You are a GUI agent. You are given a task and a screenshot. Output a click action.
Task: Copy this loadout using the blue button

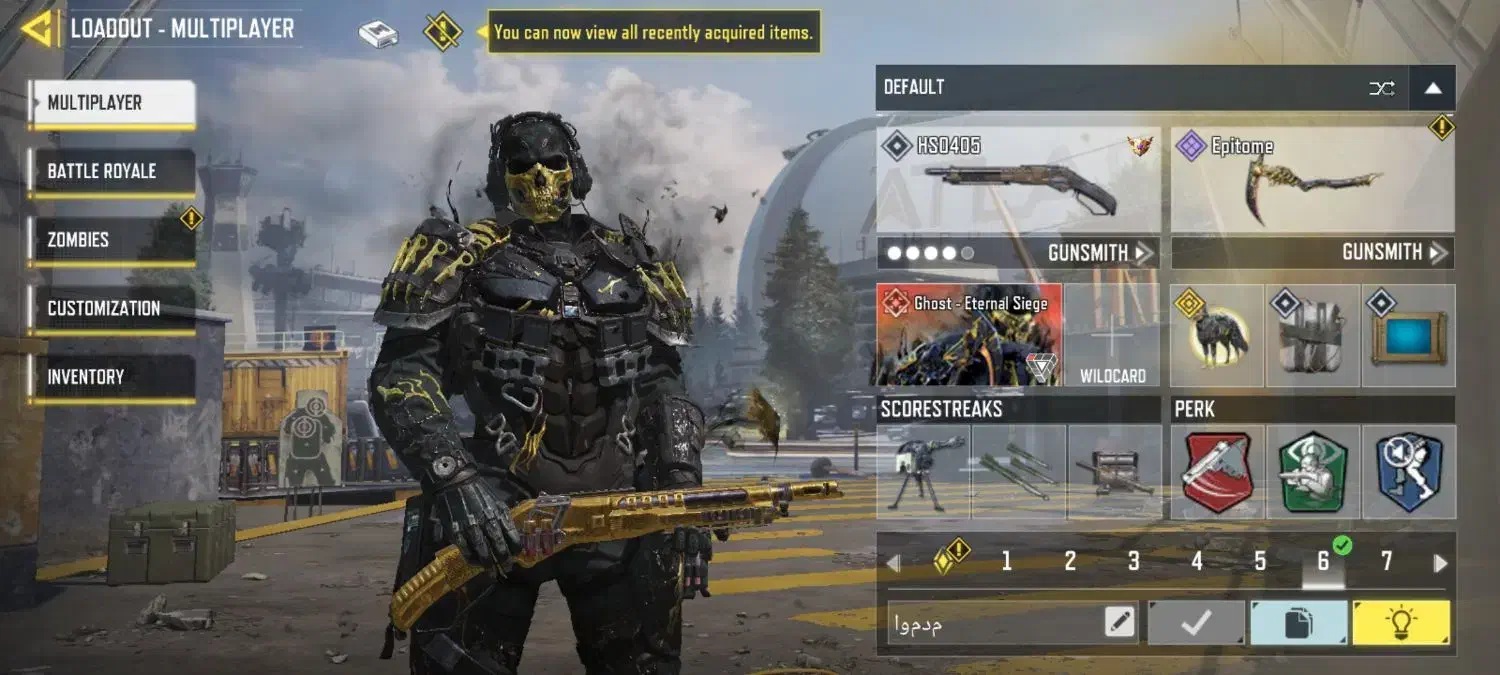(1297, 624)
